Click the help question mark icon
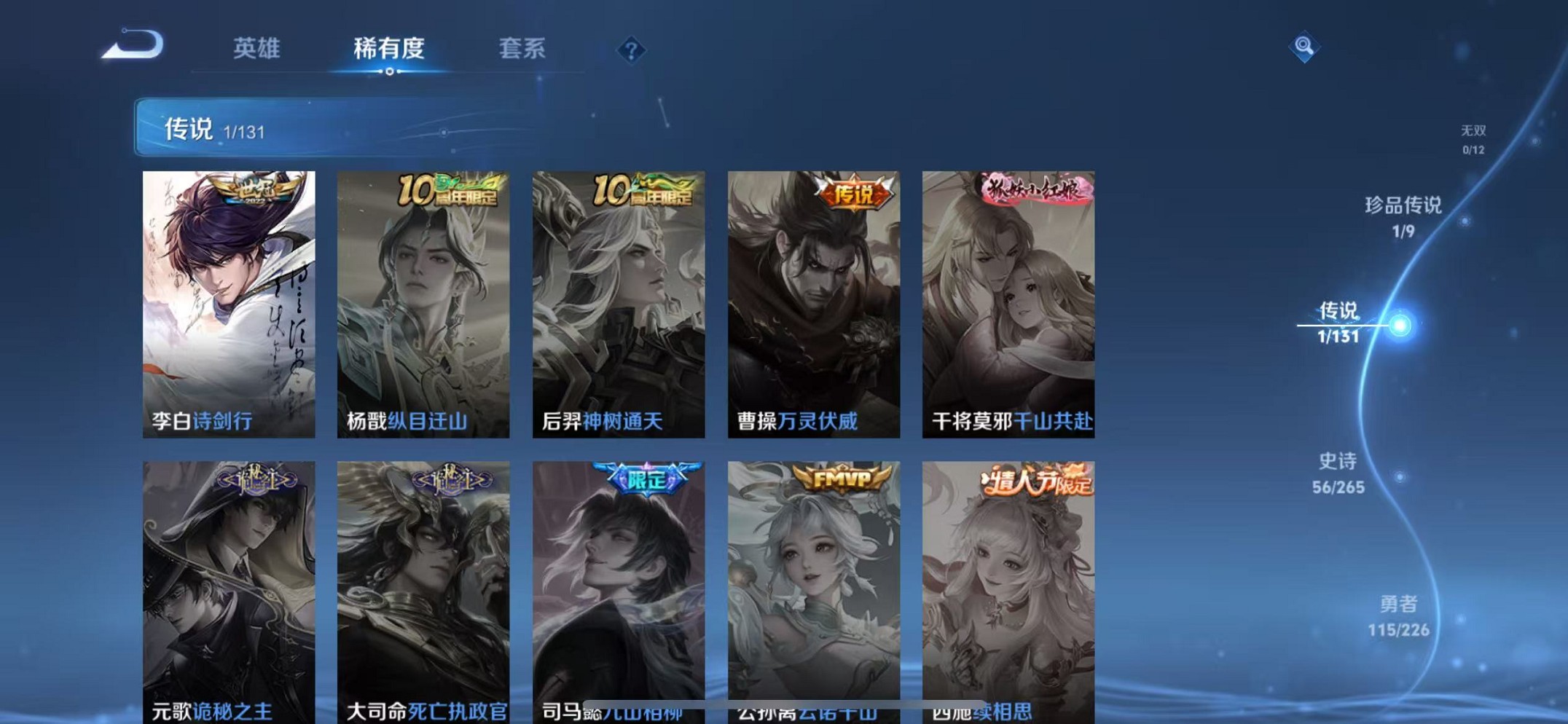The image size is (1568, 724). pos(632,49)
